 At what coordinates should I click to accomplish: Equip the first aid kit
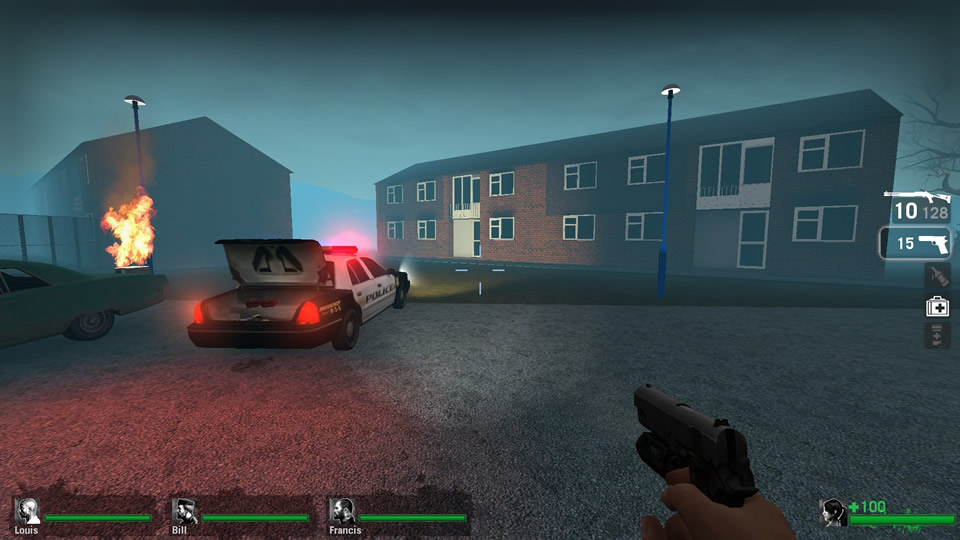(x=937, y=306)
